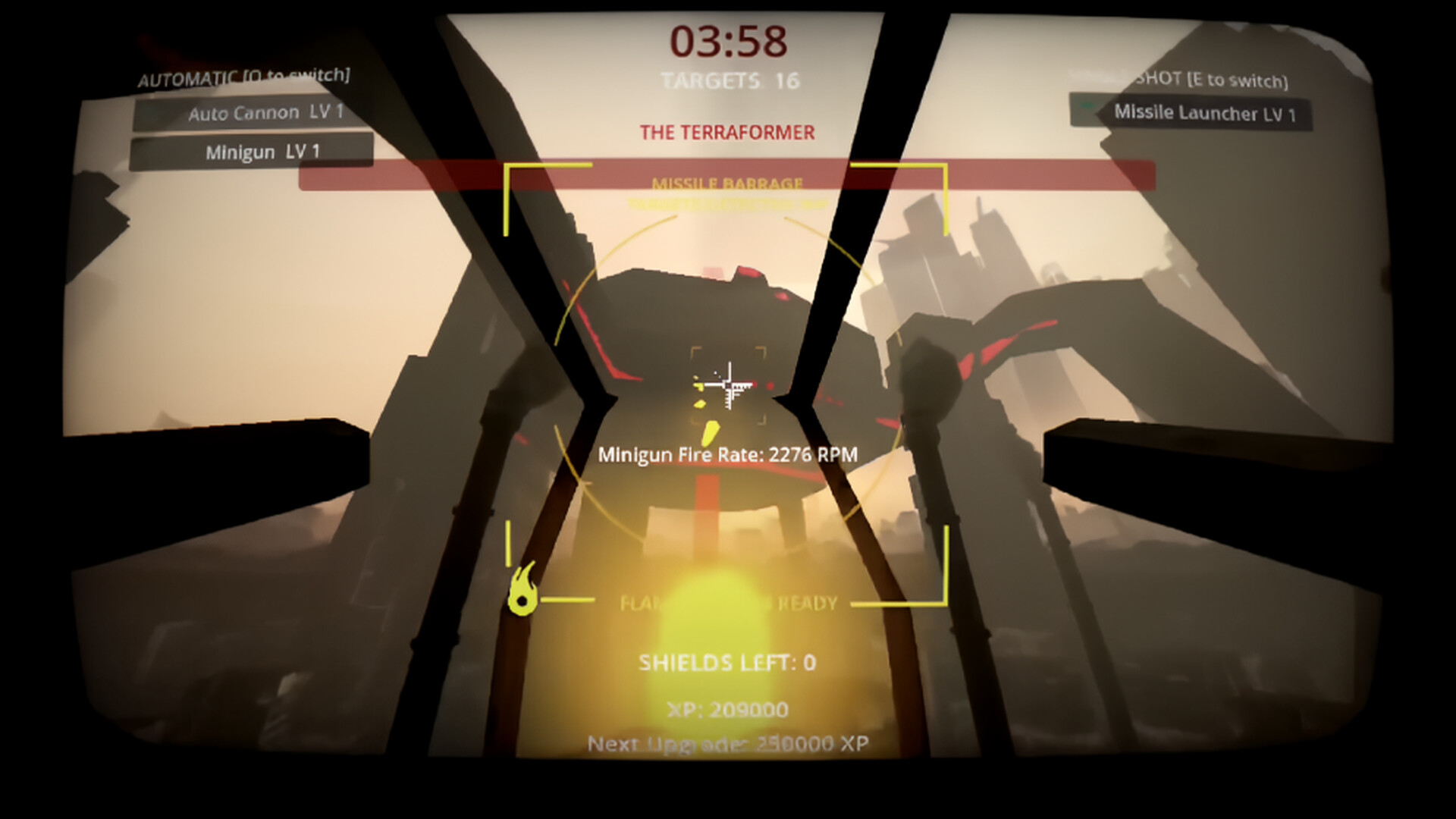Open the MISSILE BARRAGE warning banner
Viewport: 1456px width, 819px height.
[728, 183]
